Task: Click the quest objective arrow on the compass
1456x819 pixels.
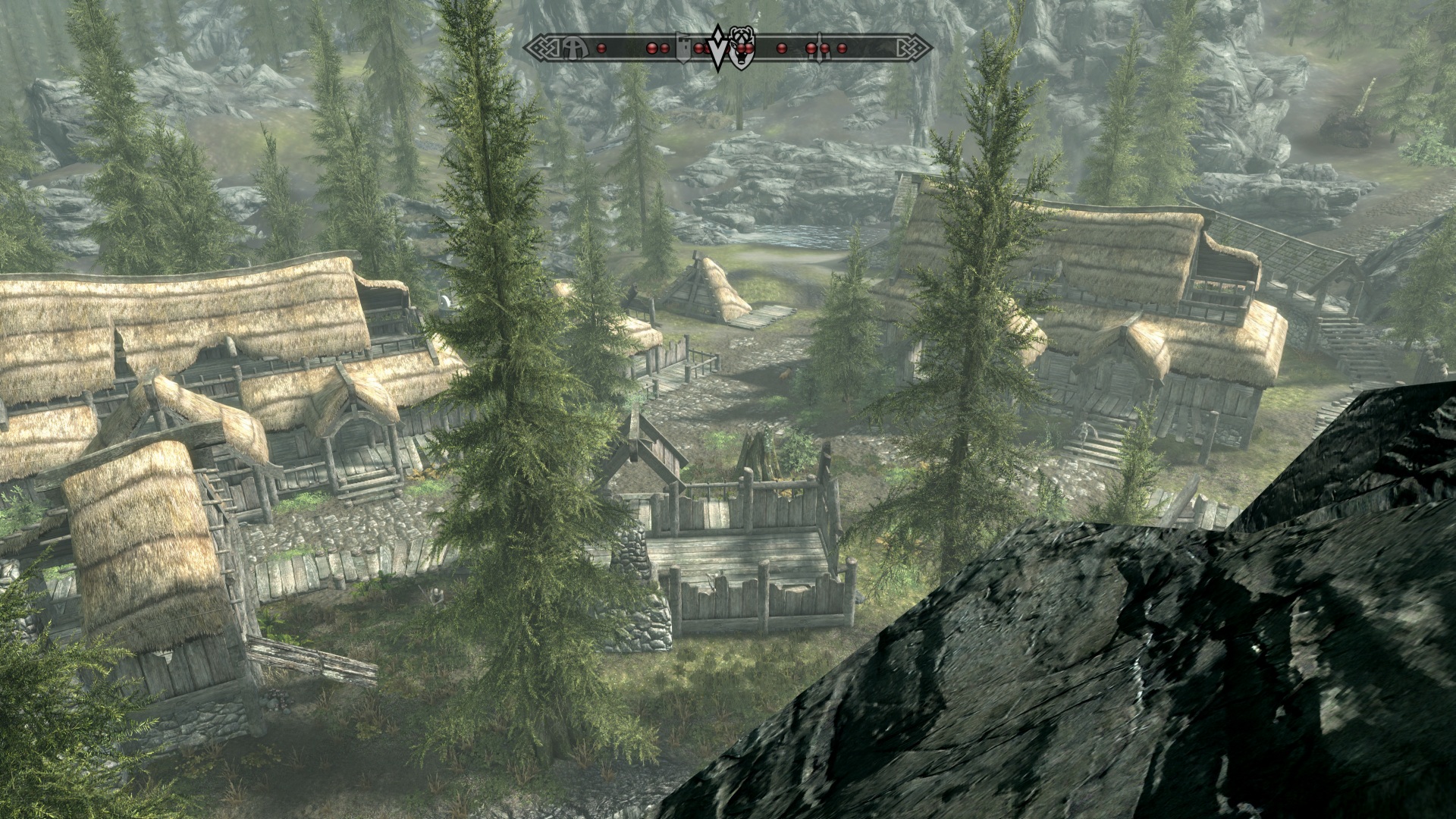Action: point(717,48)
